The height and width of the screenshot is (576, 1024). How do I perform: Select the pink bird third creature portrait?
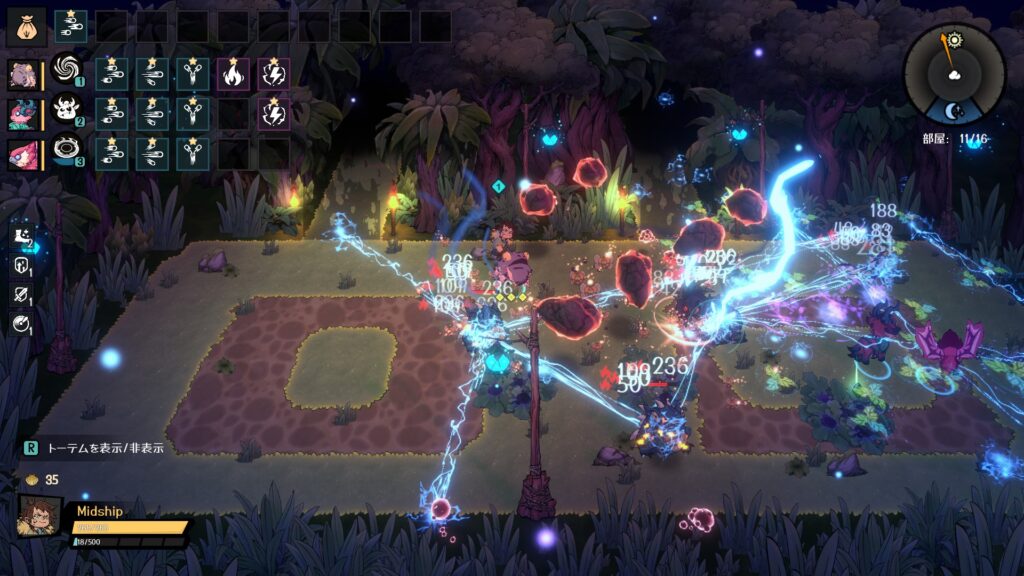(x=23, y=153)
